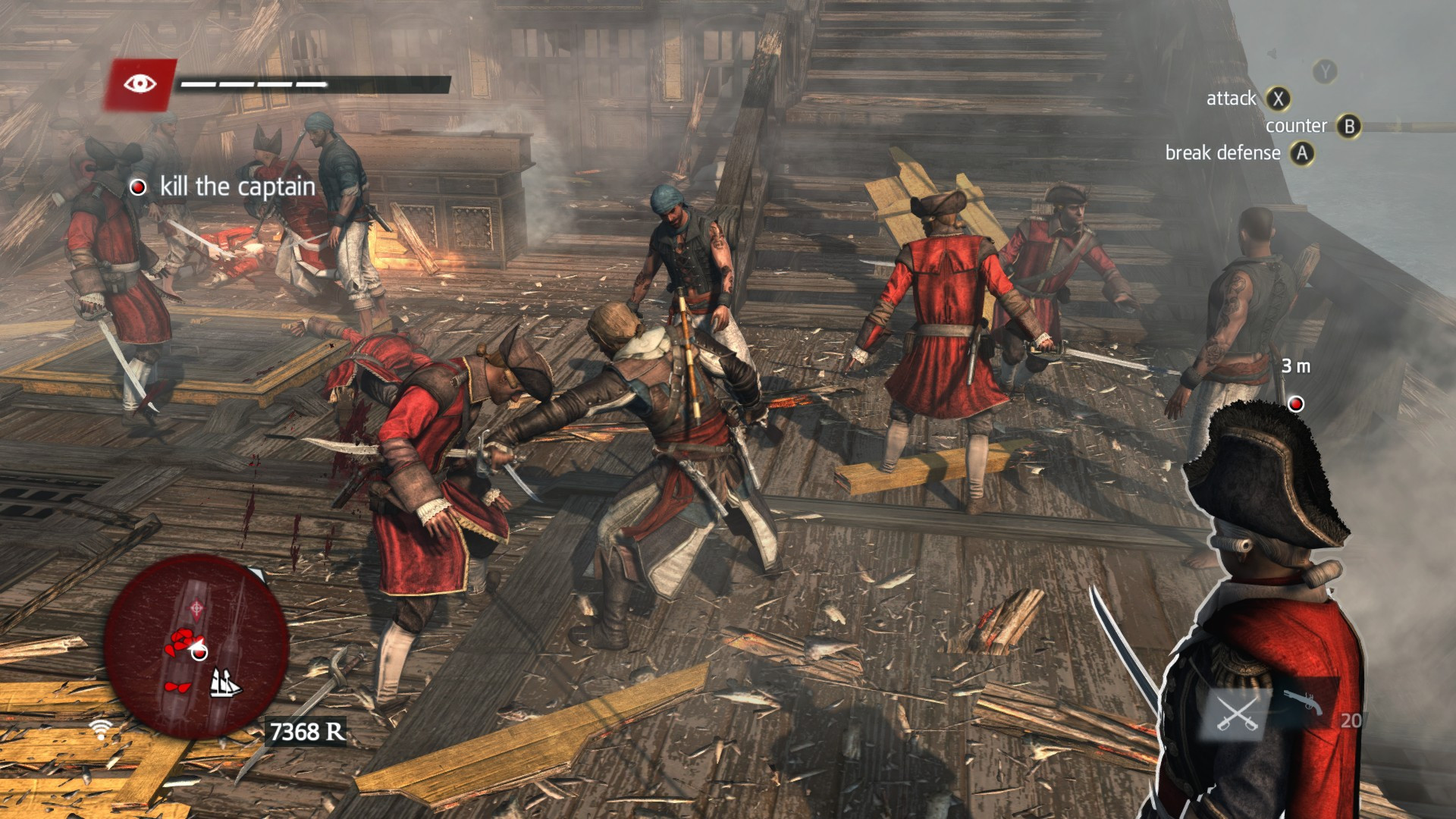Choose the pistol weapon icon
The width and height of the screenshot is (1456, 819).
(x=1303, y=701)
